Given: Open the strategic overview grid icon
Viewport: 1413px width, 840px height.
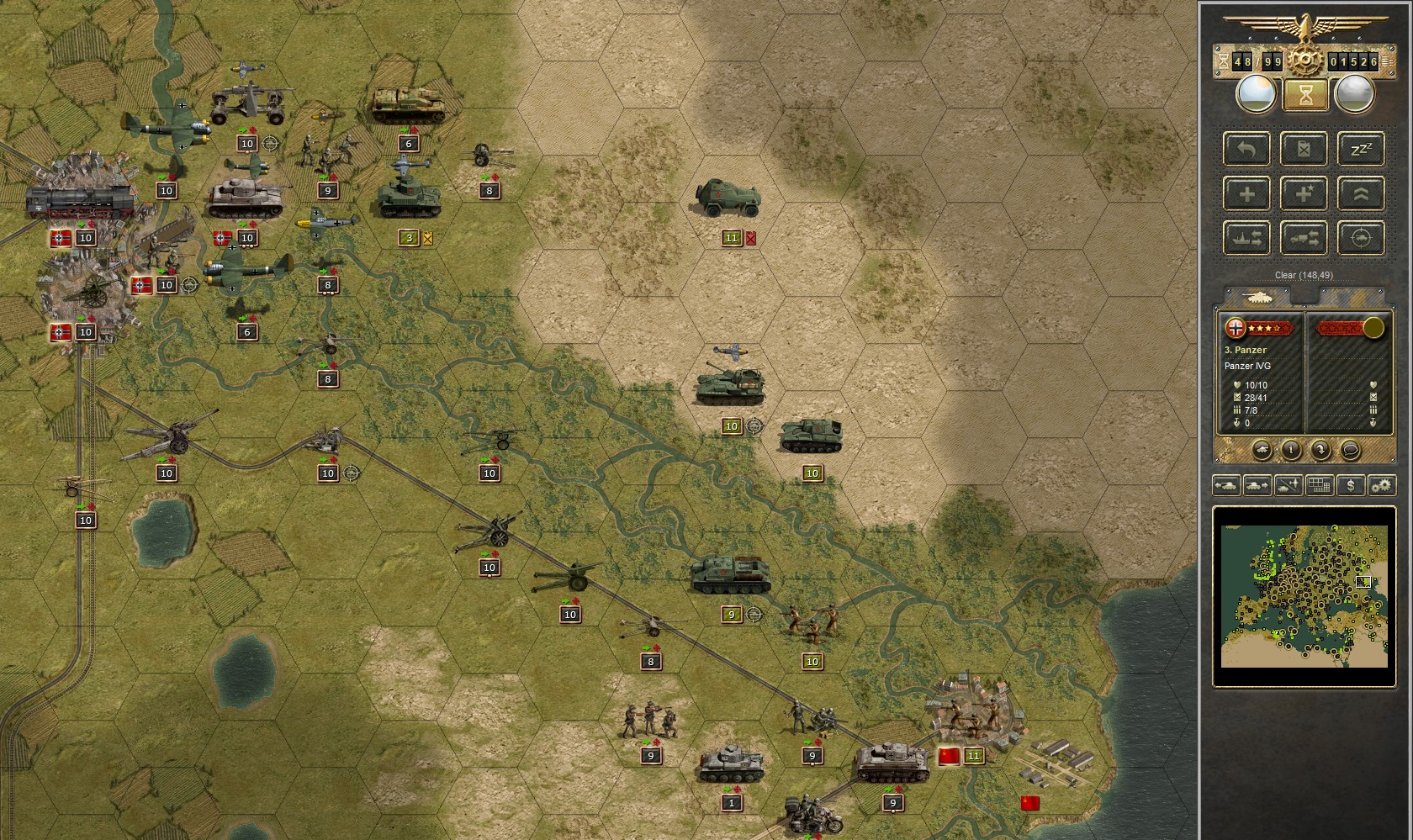Looking at the screenshot, I should click(1318, 485).
